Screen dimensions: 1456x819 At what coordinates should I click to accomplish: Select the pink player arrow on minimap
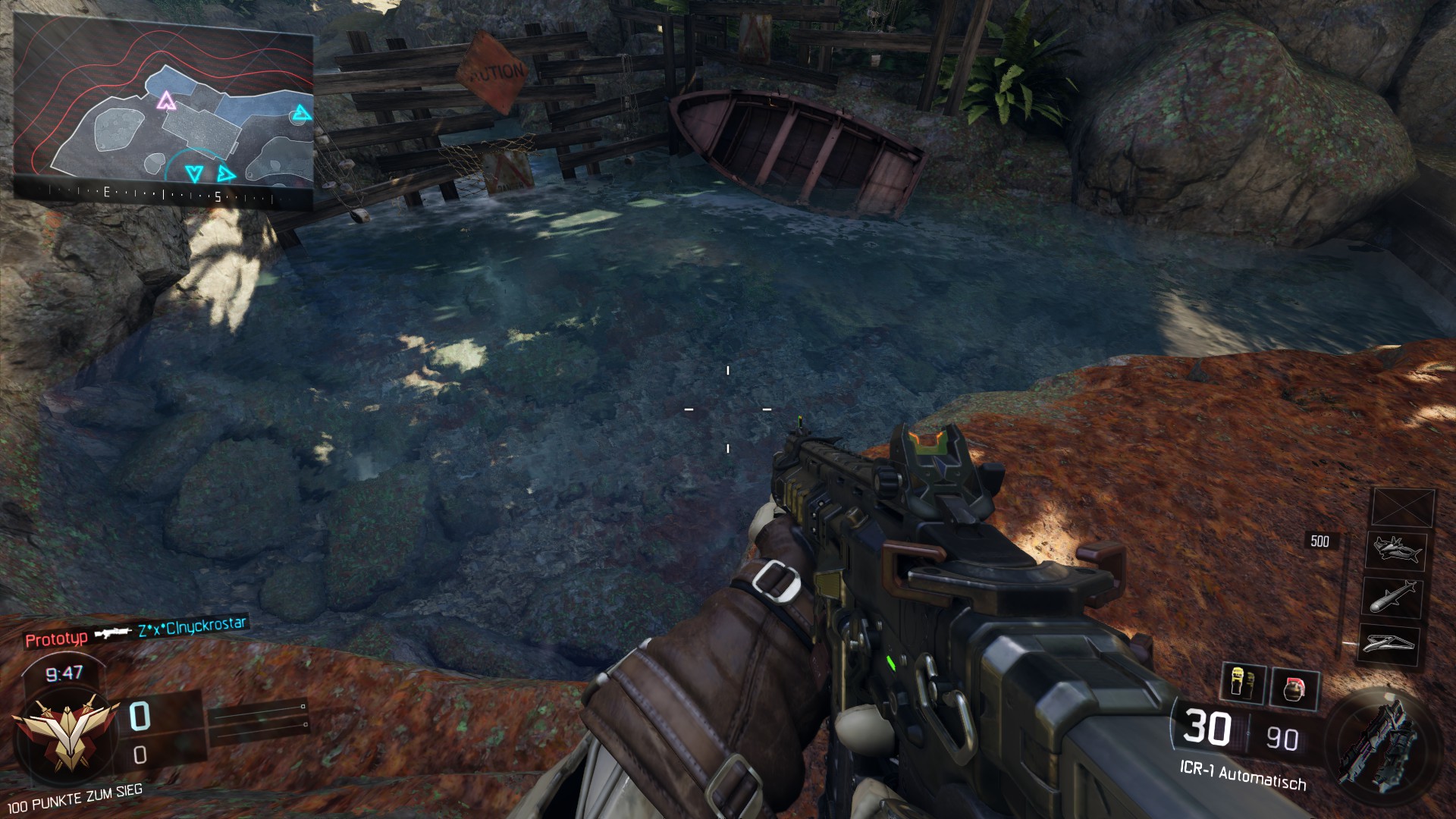[165, 100]
